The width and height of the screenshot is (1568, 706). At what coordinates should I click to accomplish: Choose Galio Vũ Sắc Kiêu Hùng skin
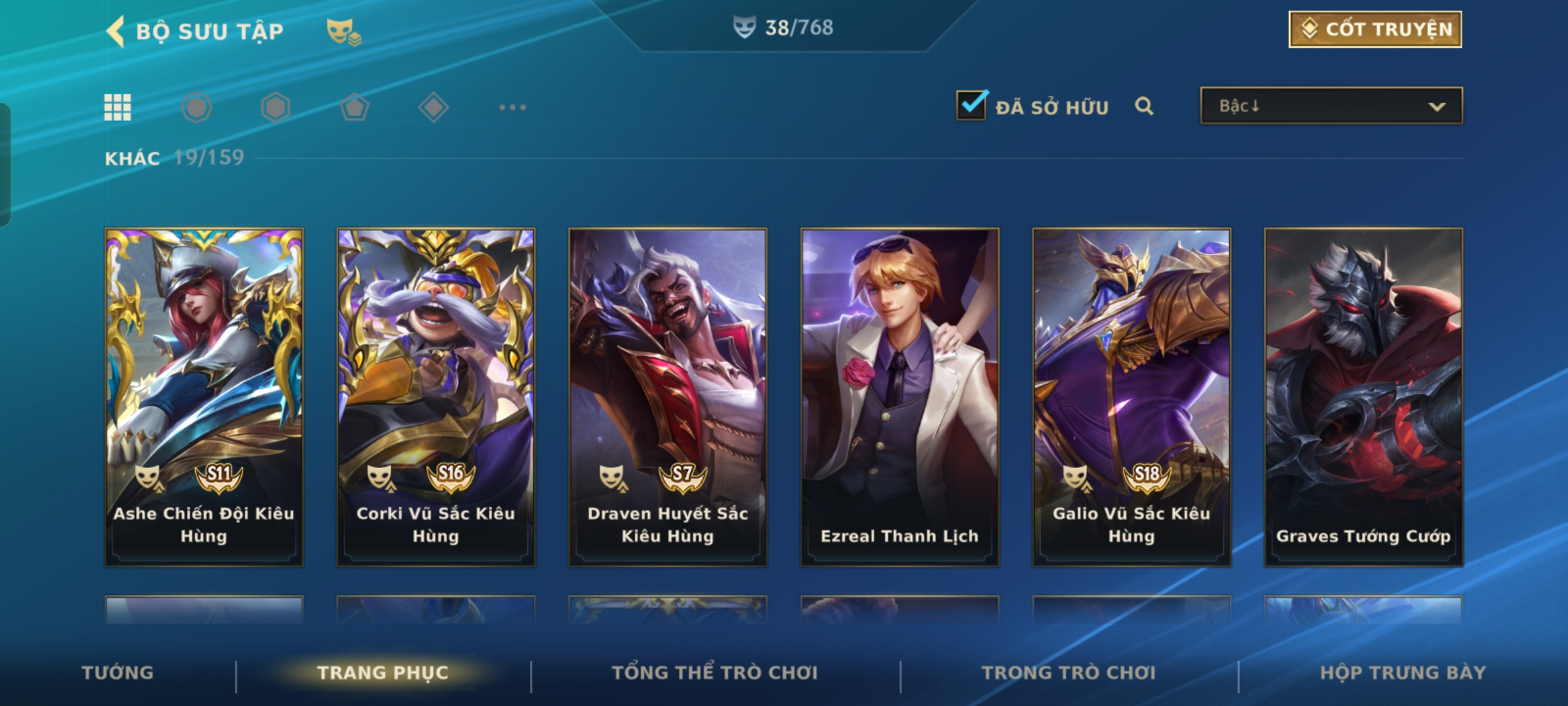1132,396
